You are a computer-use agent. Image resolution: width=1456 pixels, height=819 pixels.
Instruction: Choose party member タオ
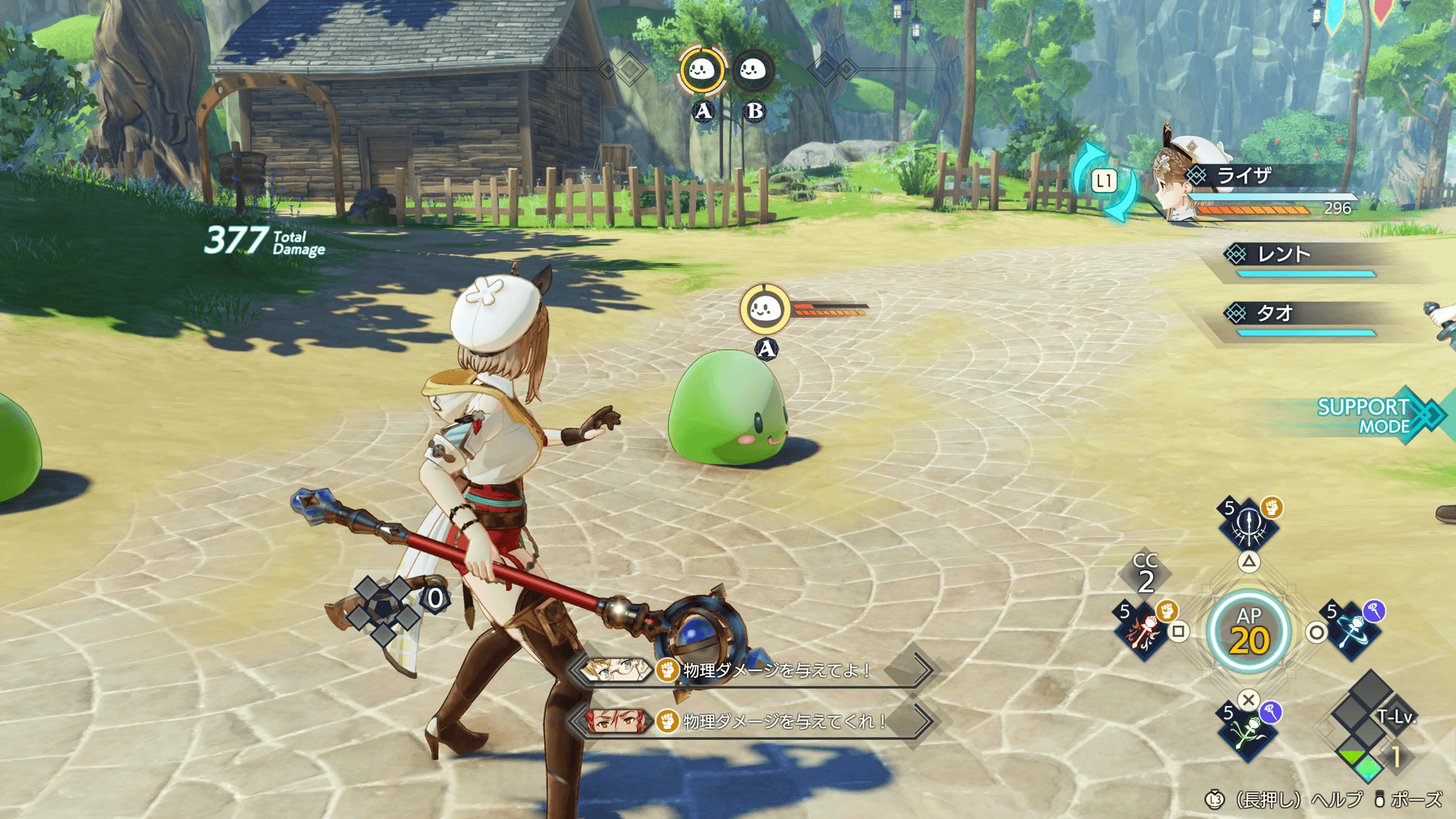click(x=1275, y=313)
